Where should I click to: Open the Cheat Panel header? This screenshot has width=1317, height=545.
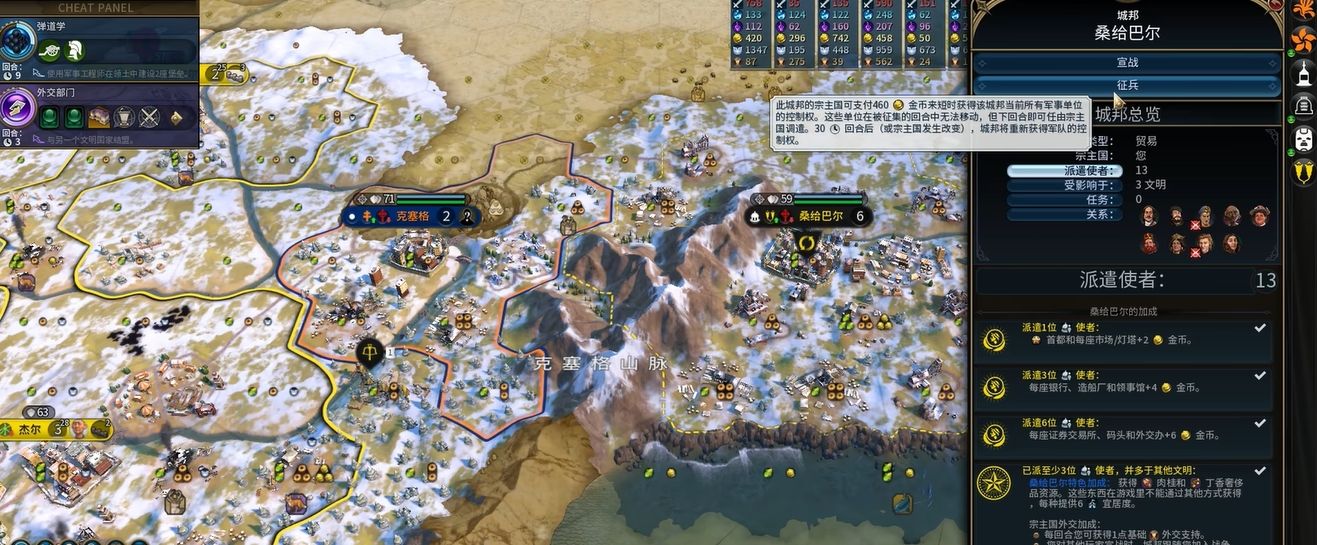pos(96,8)
